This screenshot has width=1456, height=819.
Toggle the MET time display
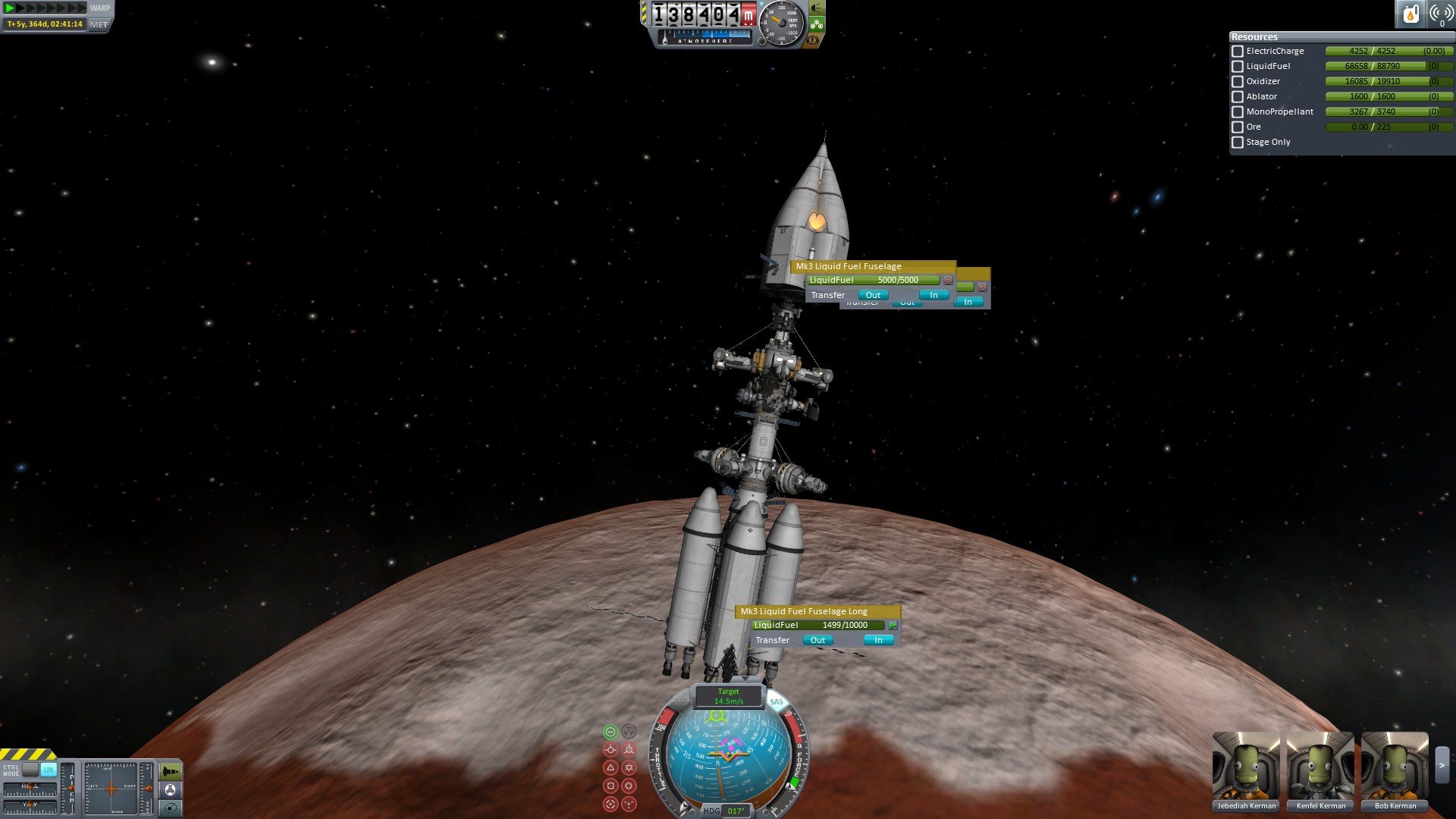(x=99, y=24)
